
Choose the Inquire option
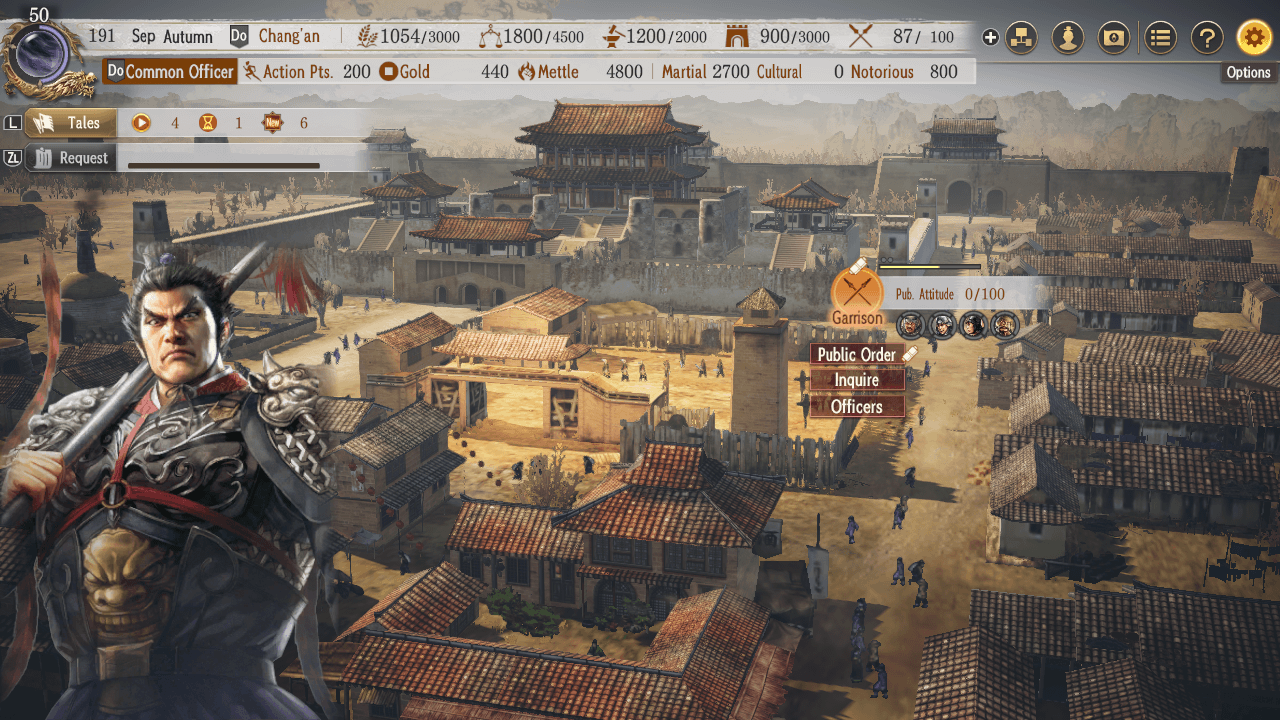857,380
